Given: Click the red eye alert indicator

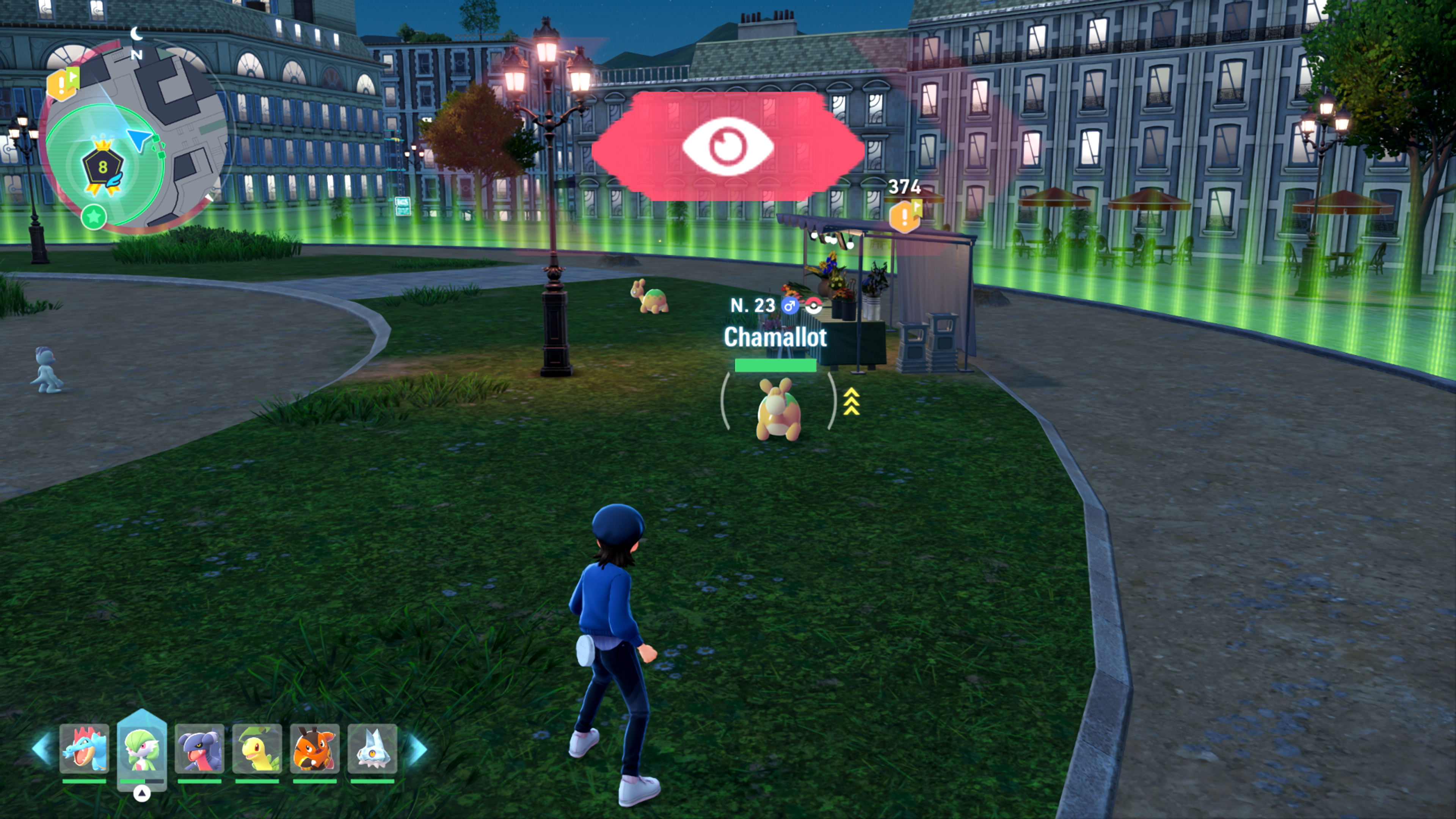Looking at the screenshot, I should (x=728, y=146).
